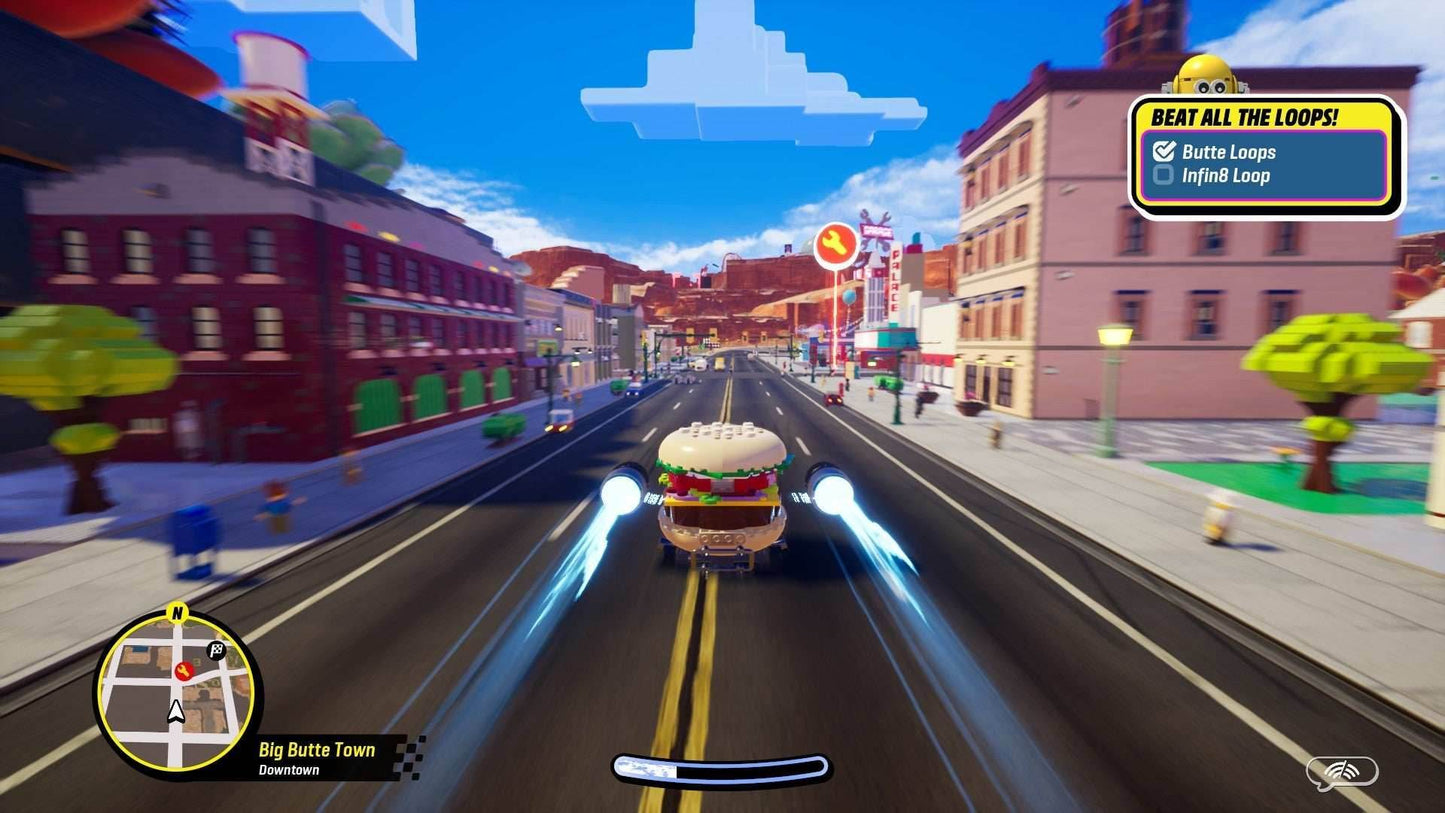Check the Infin8 Loop checkbox
The height and width of the screenshot is (813, 1445).
[x=1163, y=174]
